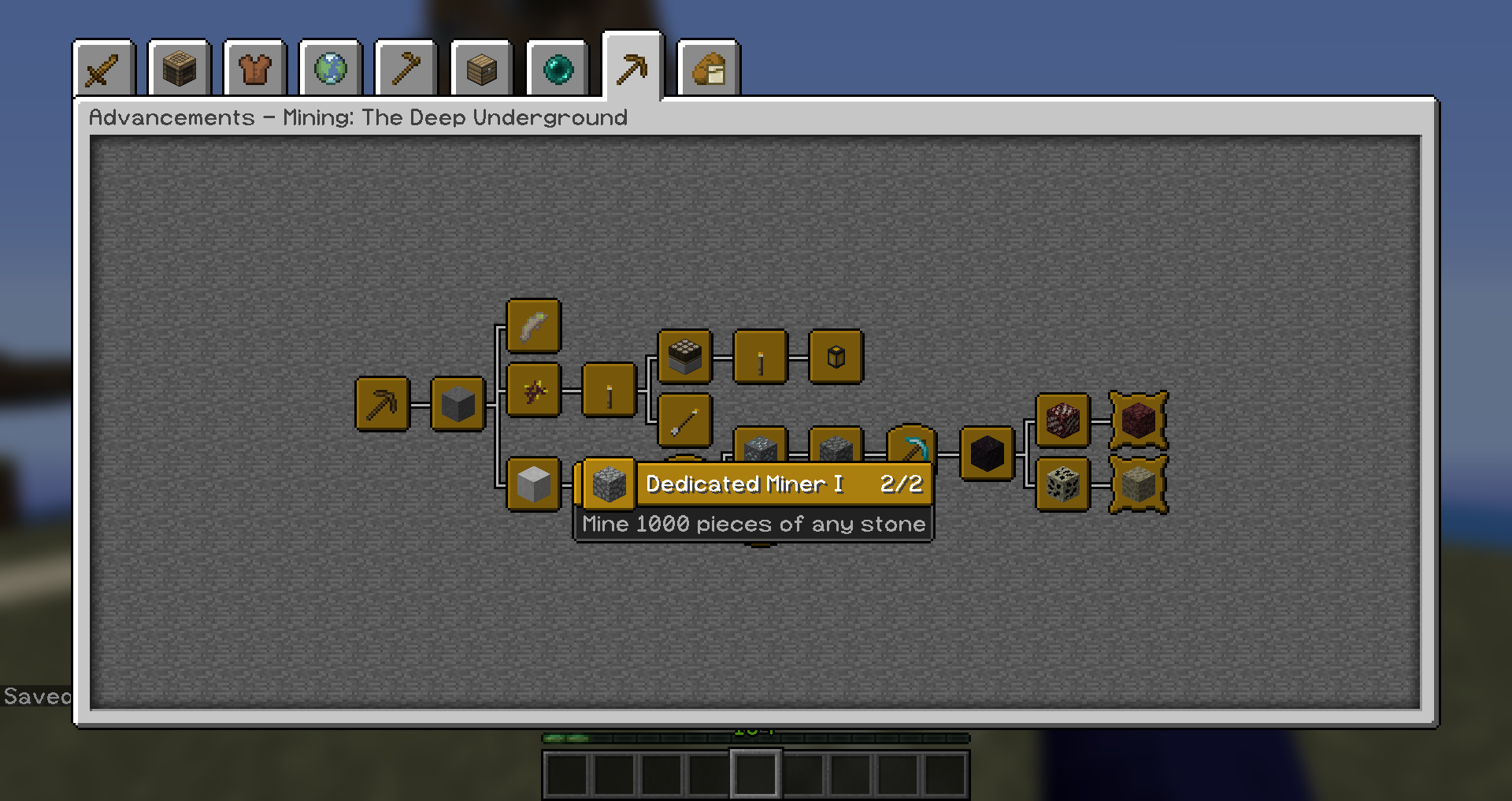The width and height of the screenshot is (1512, 801).
Task: Open the Combat advancements tab with crossed swords
Action: coord(103,69)
